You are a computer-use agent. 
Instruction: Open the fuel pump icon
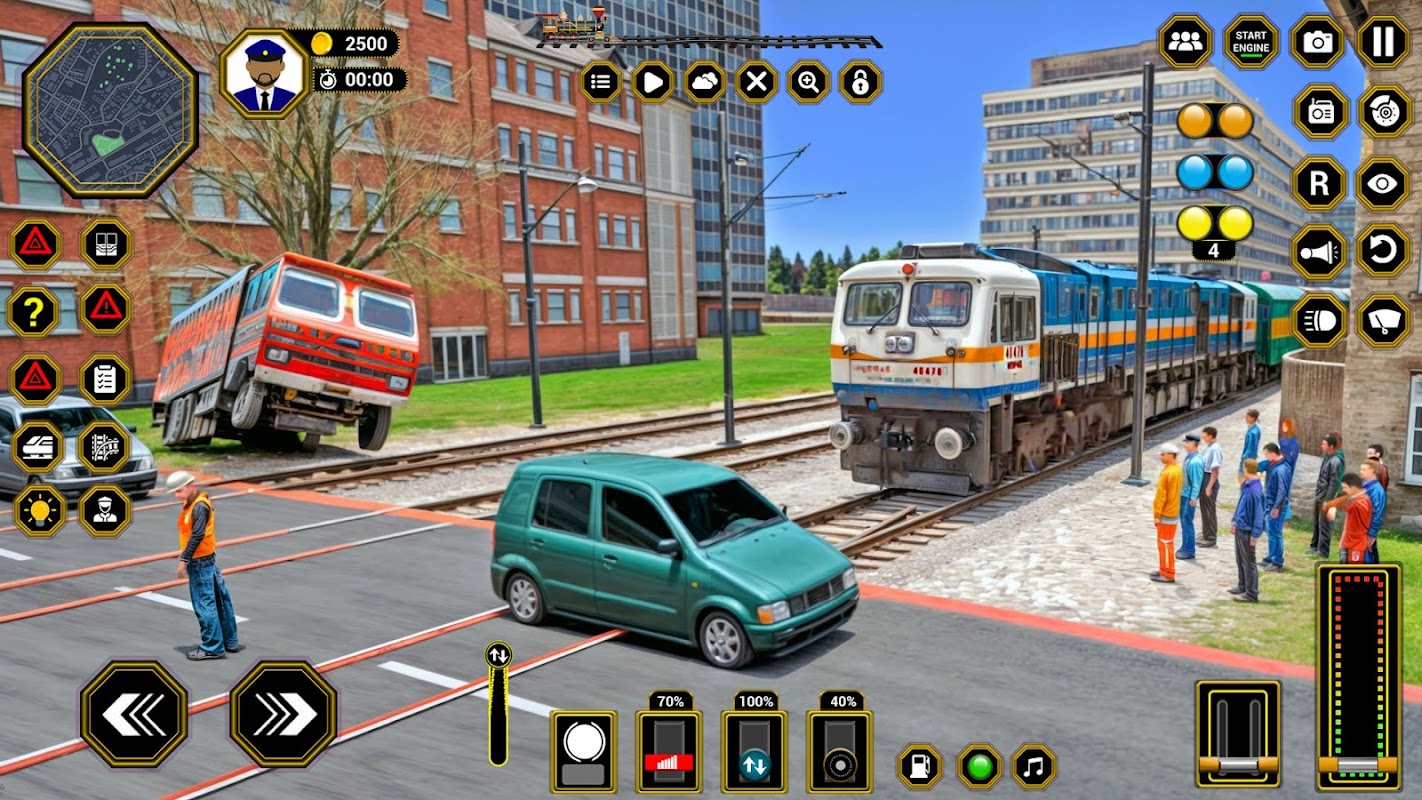click(919, 767)
